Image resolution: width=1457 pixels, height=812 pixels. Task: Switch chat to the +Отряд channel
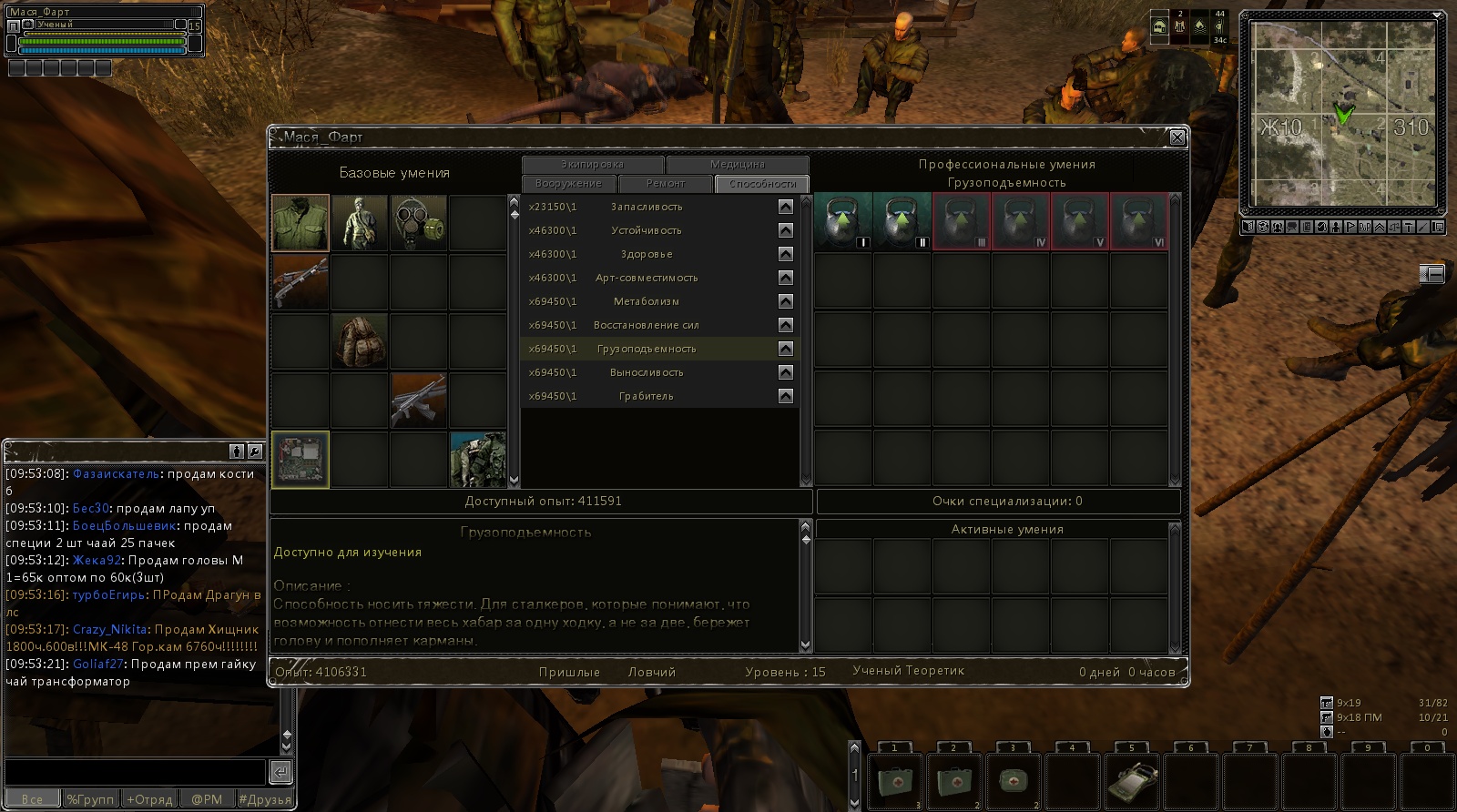tap(149, 799)
